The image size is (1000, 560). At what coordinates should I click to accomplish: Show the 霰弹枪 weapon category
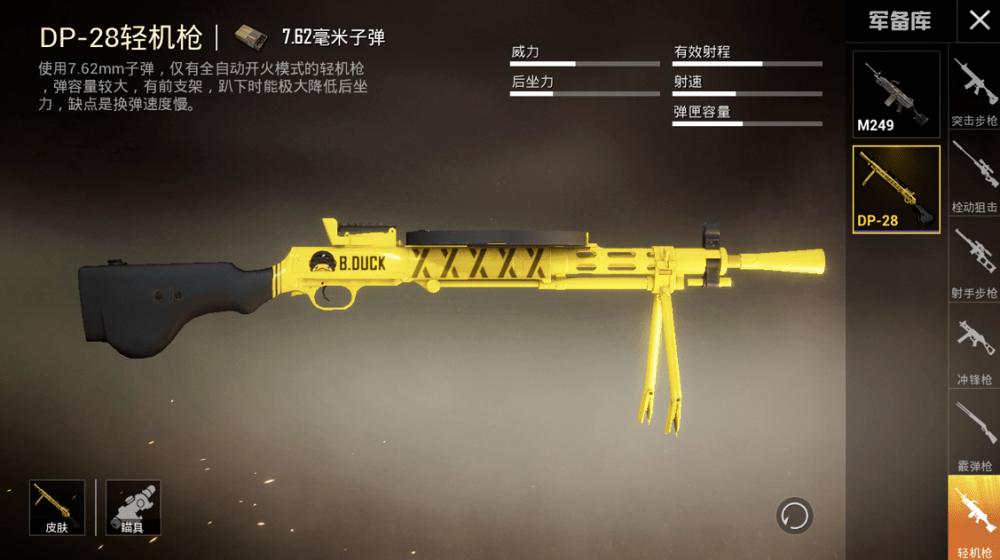(974, 436)
